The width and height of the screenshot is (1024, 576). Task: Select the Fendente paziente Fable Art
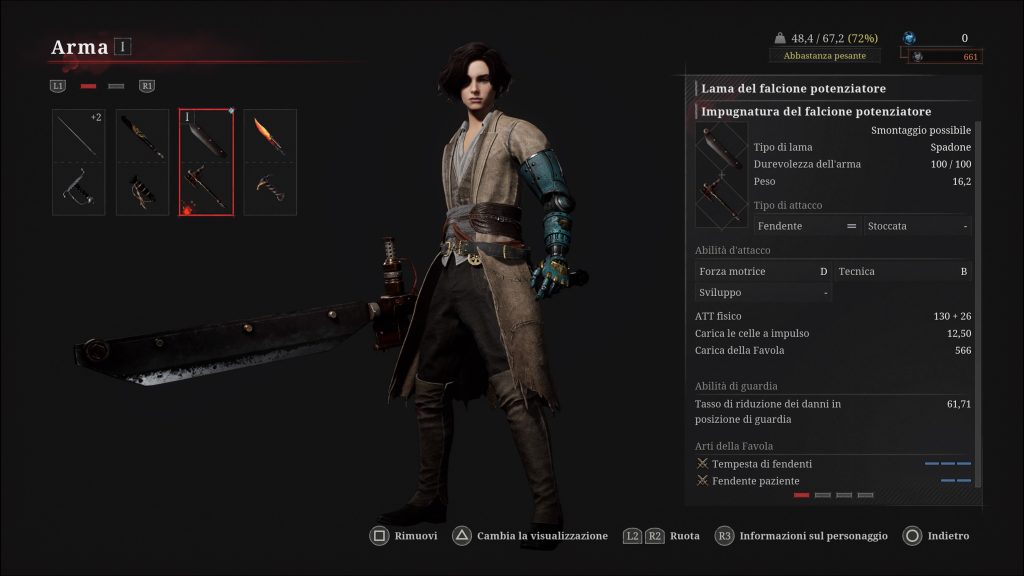pyautogui.click(x=756, y=481)
